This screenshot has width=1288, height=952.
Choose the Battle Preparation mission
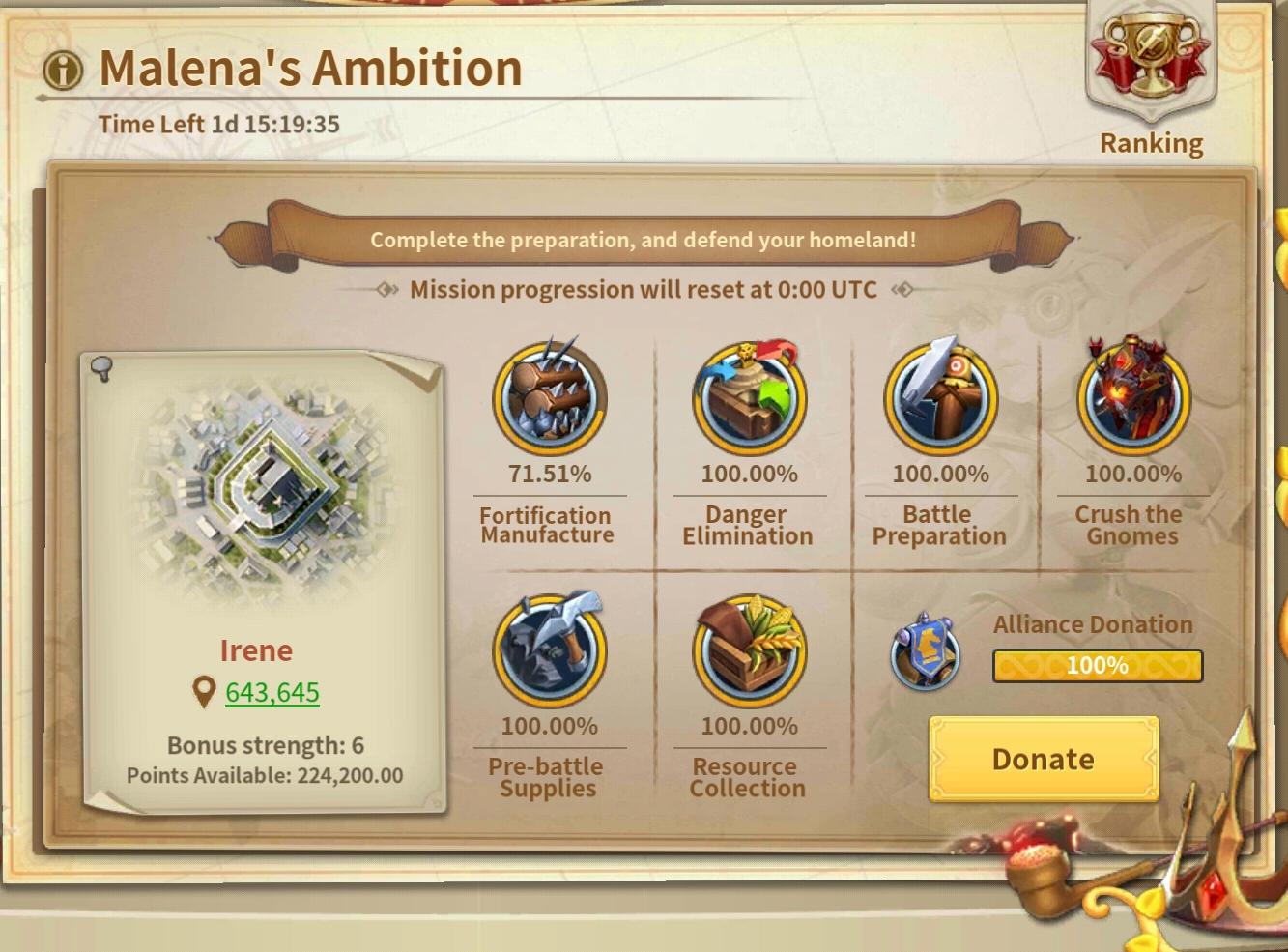[x=940, y=398]
